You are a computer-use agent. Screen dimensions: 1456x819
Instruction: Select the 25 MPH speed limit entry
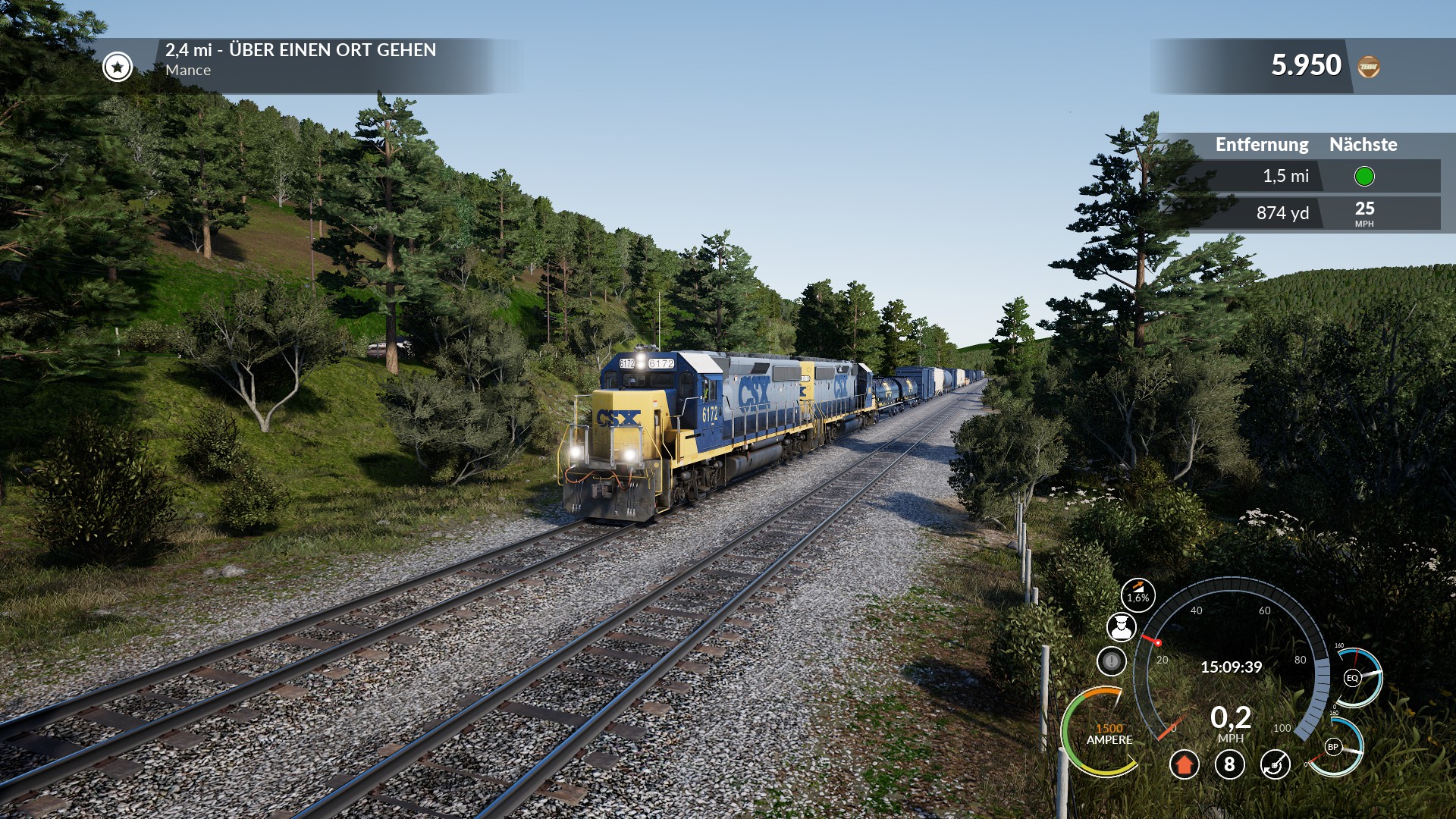coord(1363,213)
